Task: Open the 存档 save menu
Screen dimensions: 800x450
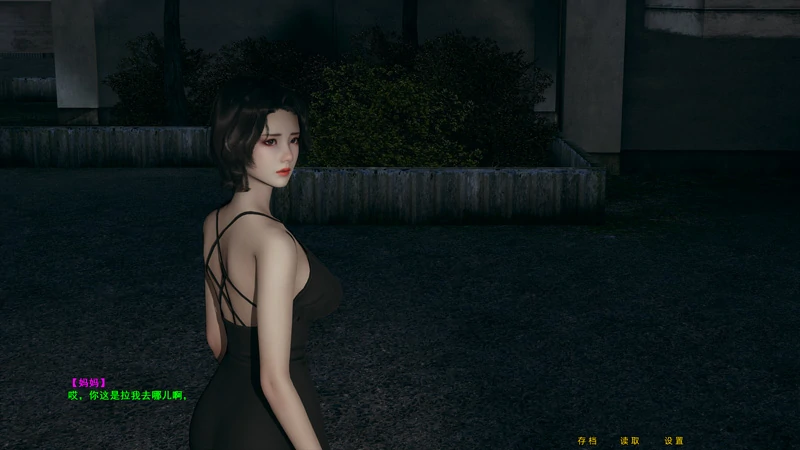Action: click(x=587, y=440)
